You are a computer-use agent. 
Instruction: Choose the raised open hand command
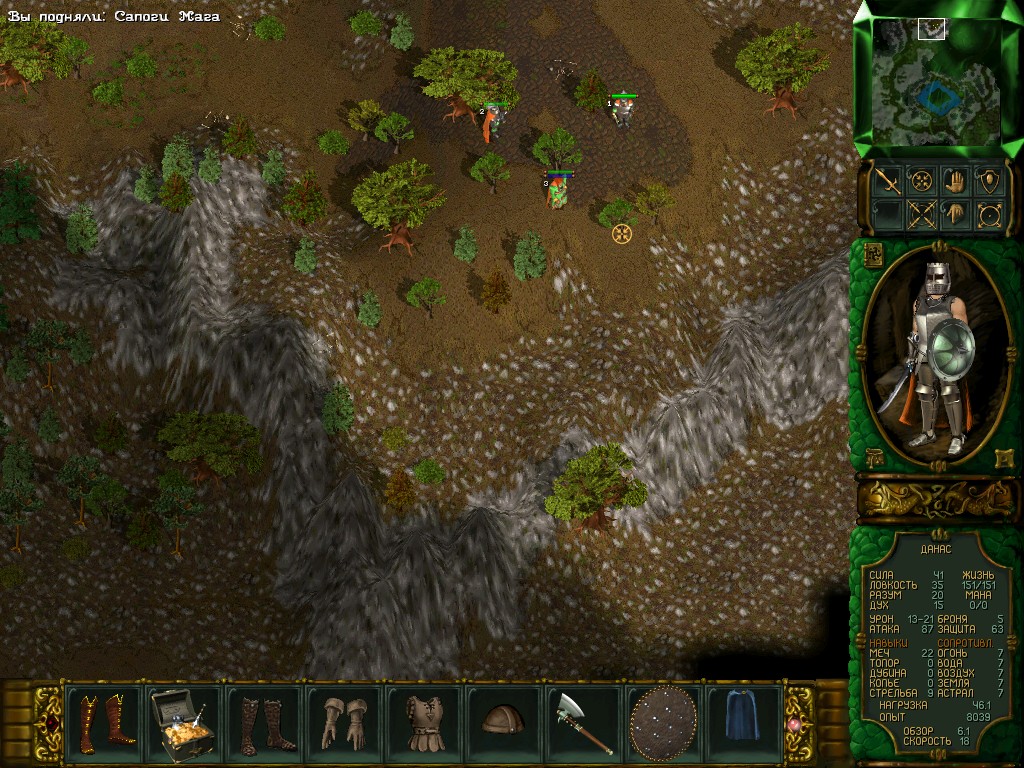955,181
